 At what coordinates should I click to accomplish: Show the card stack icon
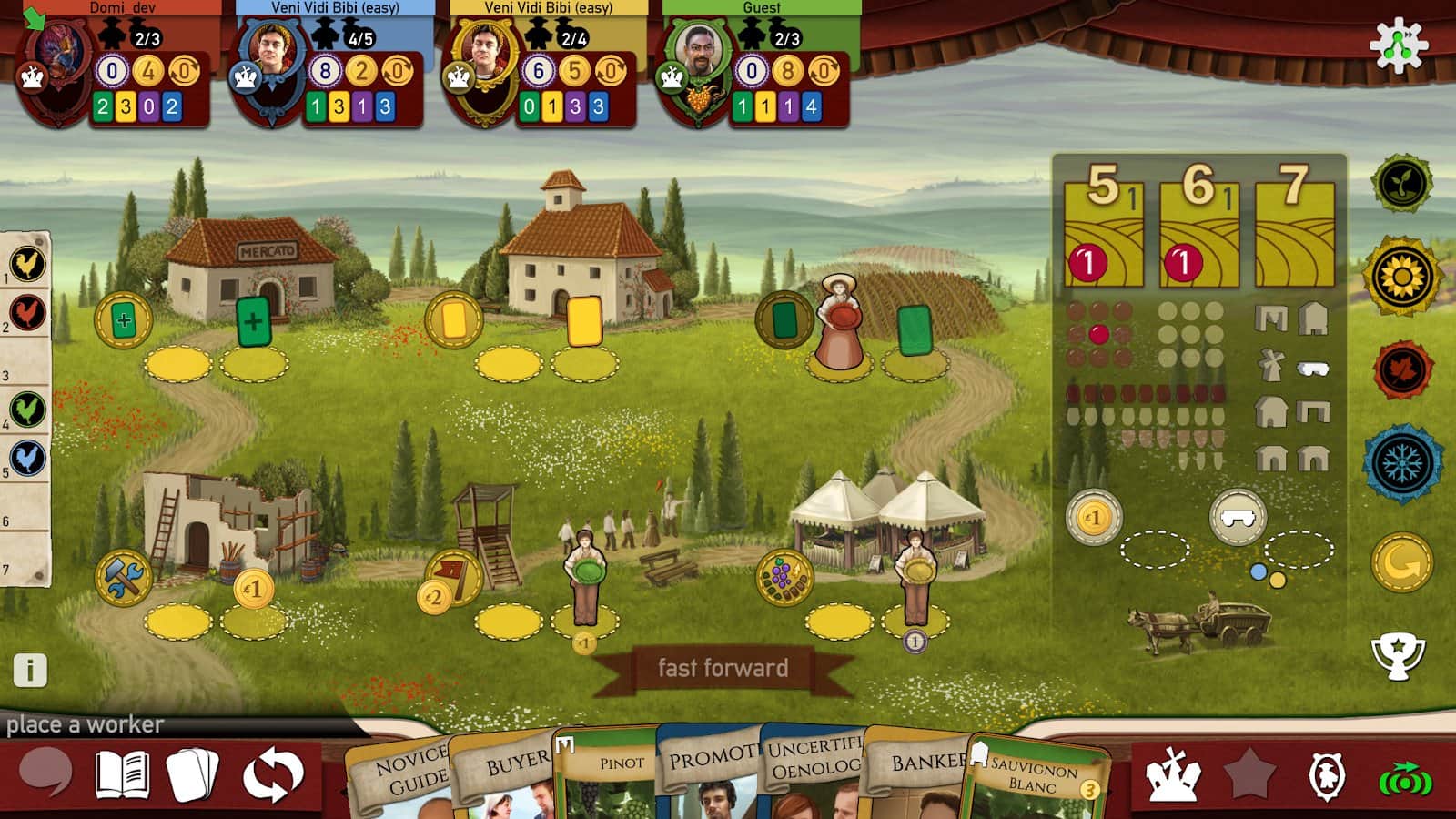(192, 774)
